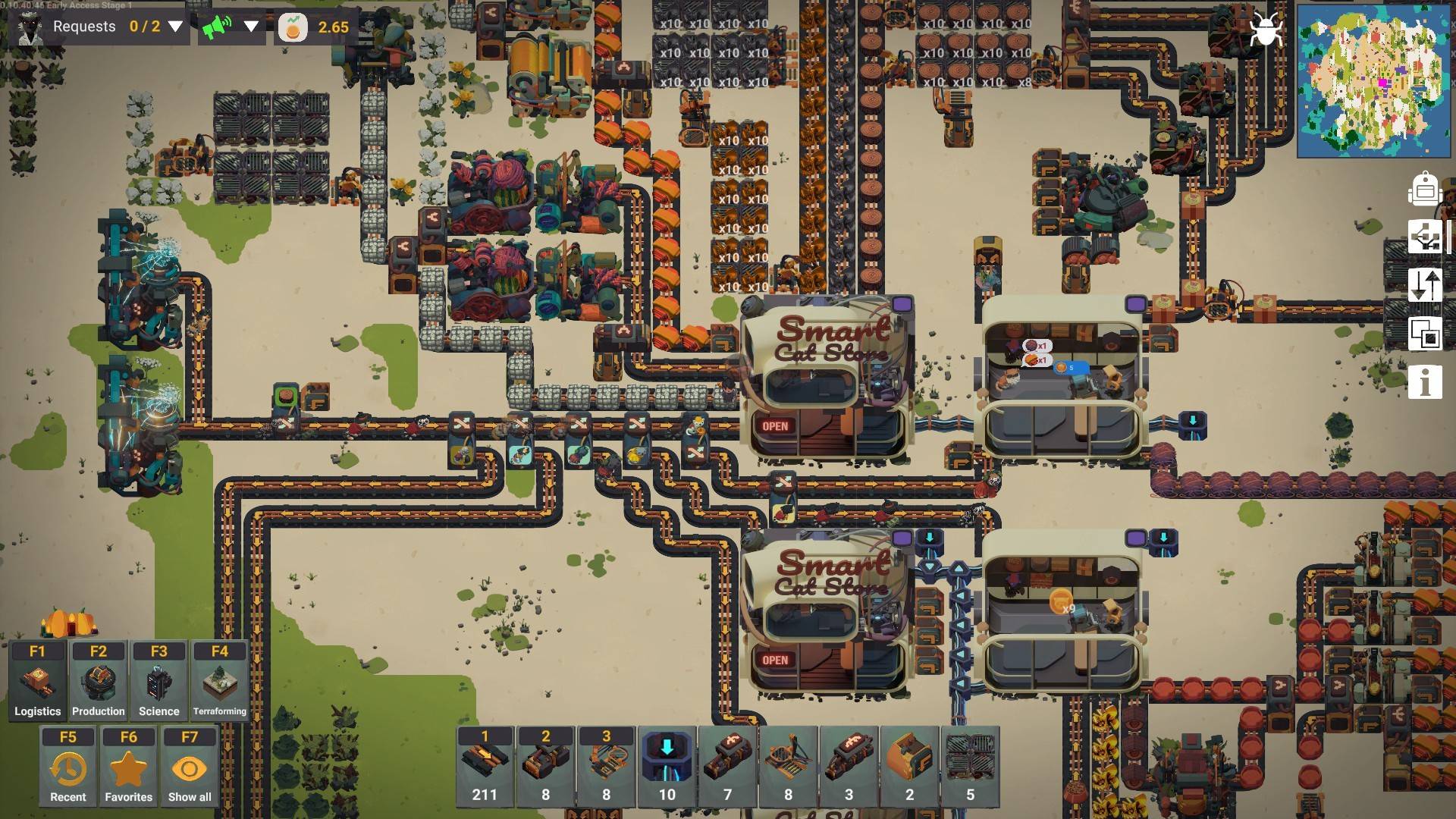The image size is (1456, 819).
Task: Select the Terraforming category
Action: pyautogui.click(x=219, y=682)
